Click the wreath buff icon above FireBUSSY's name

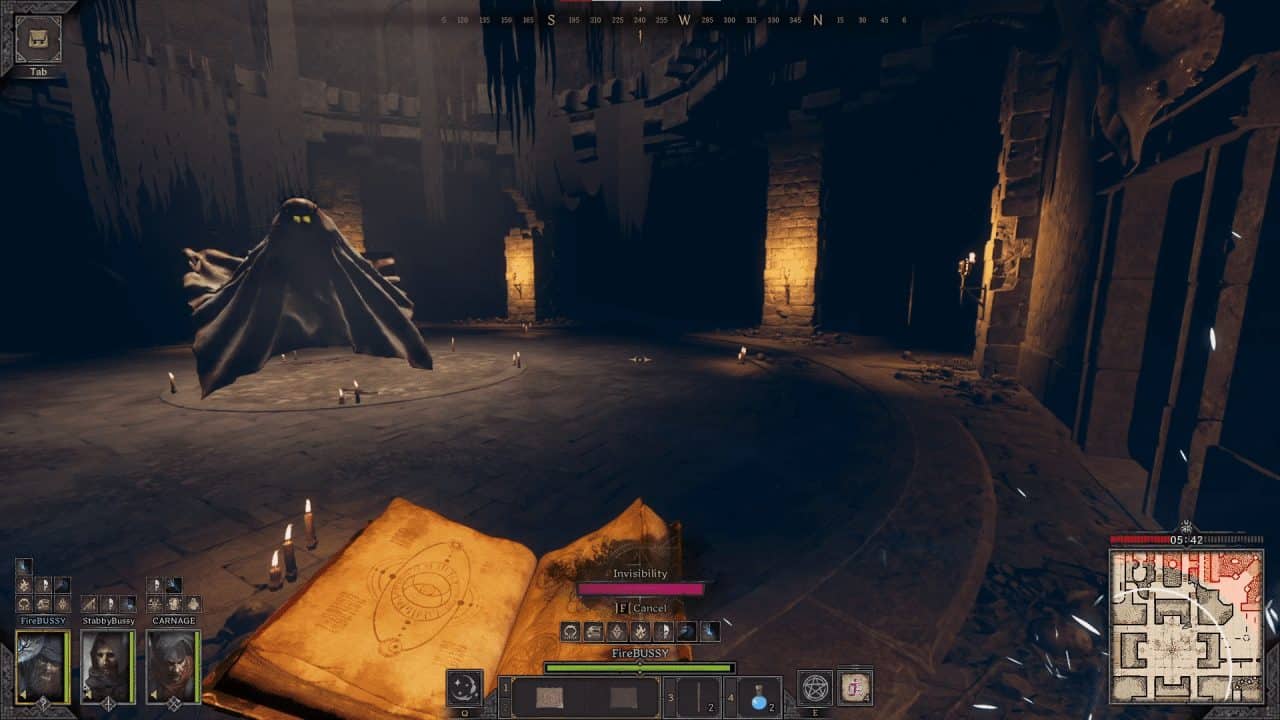coord(24,604)
